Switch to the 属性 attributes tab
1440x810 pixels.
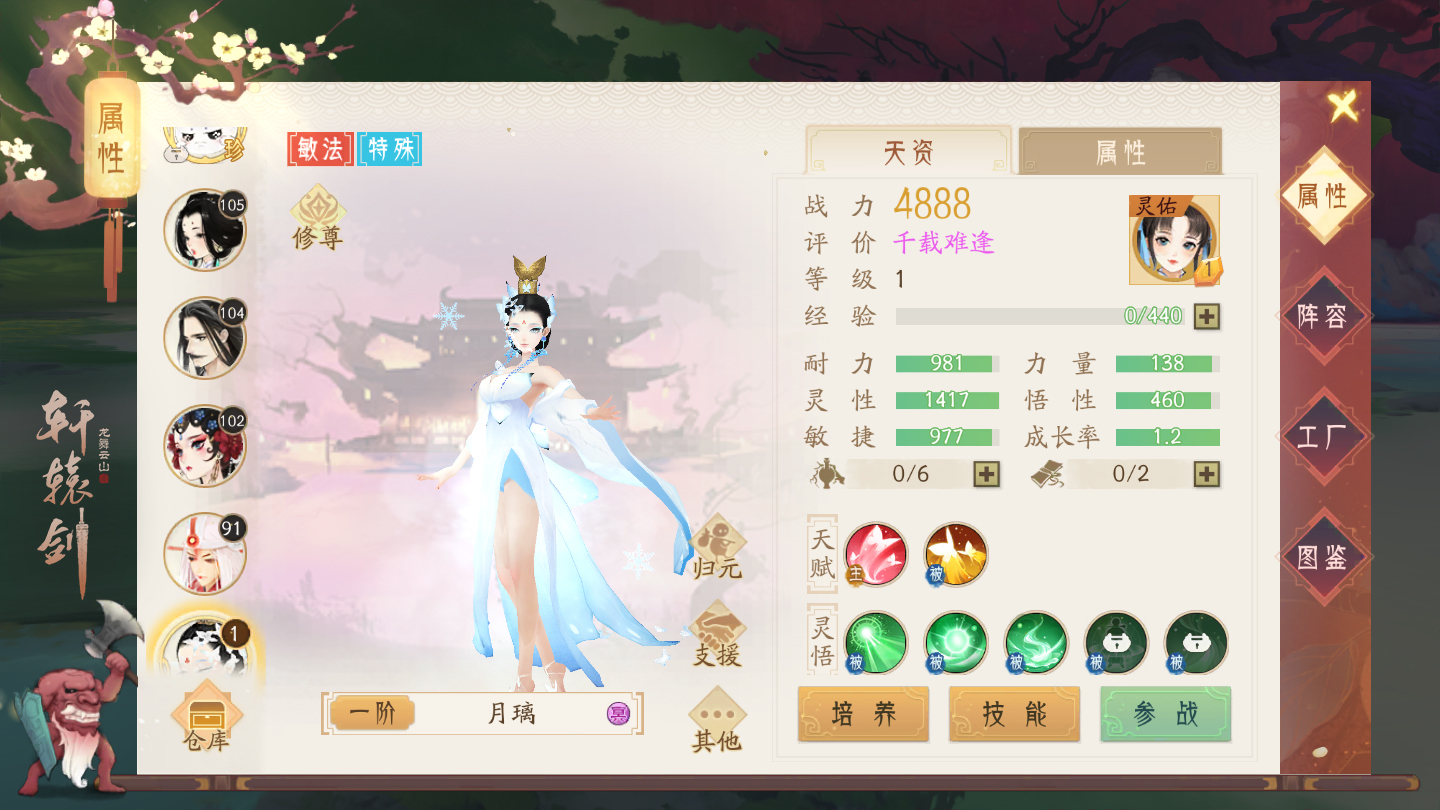click(1120, 153)
